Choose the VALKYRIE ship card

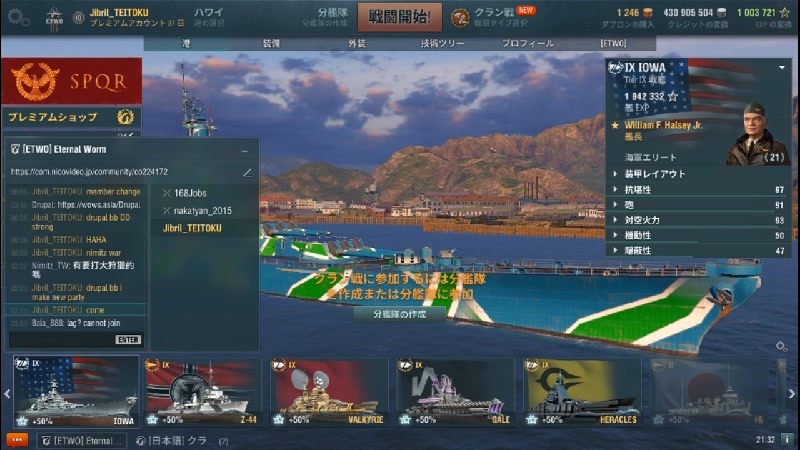pos(329,391)
